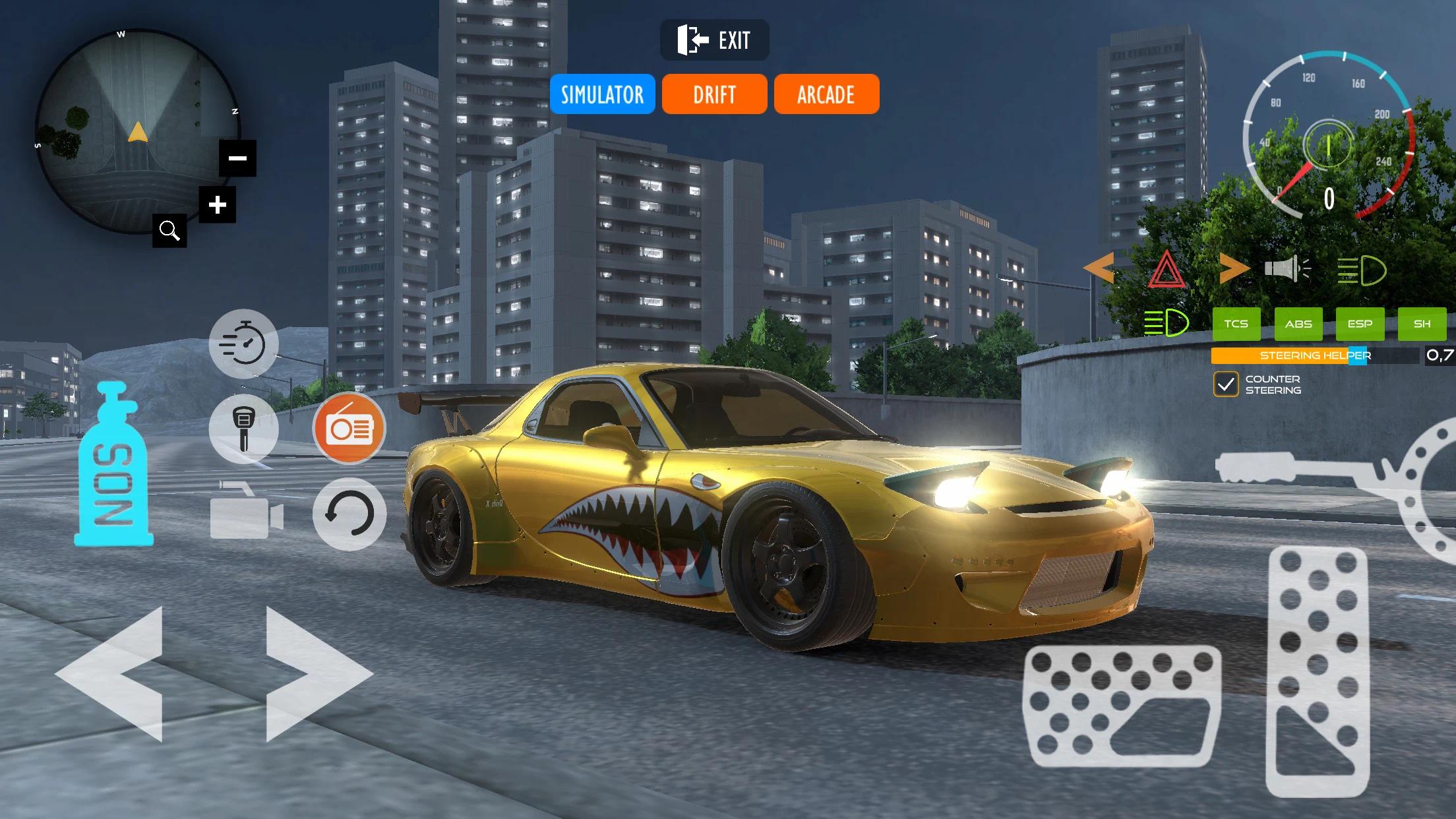The width and height of the screenshot is (1456, 819).
Task: Open the radio player
Action: tap(349, 429)
